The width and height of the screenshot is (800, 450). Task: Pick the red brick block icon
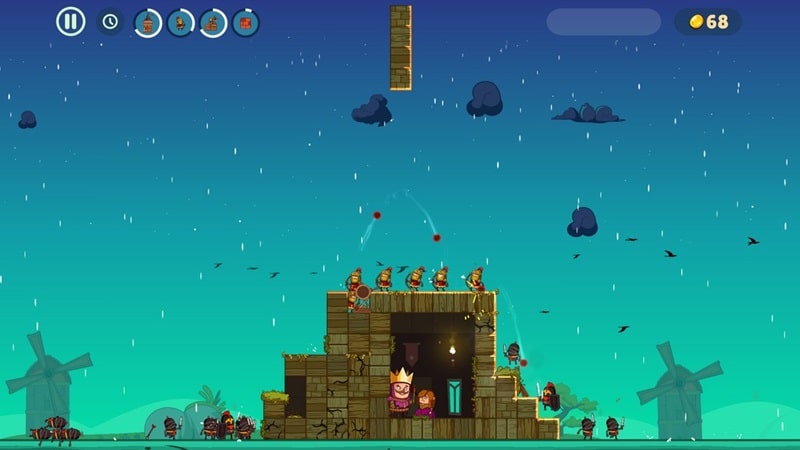246,22
